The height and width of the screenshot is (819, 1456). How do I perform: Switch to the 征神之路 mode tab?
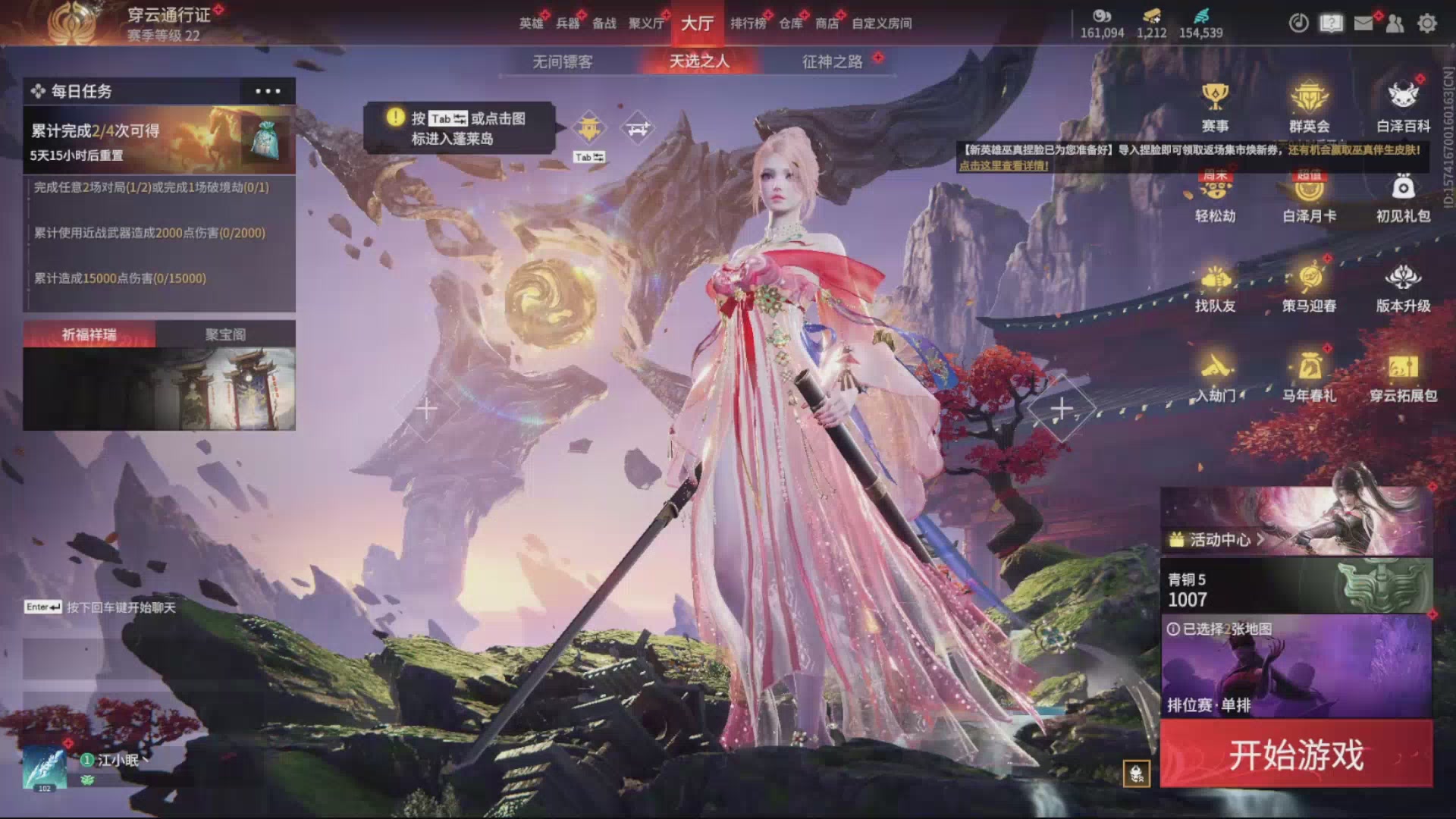[x=832, y=61]
